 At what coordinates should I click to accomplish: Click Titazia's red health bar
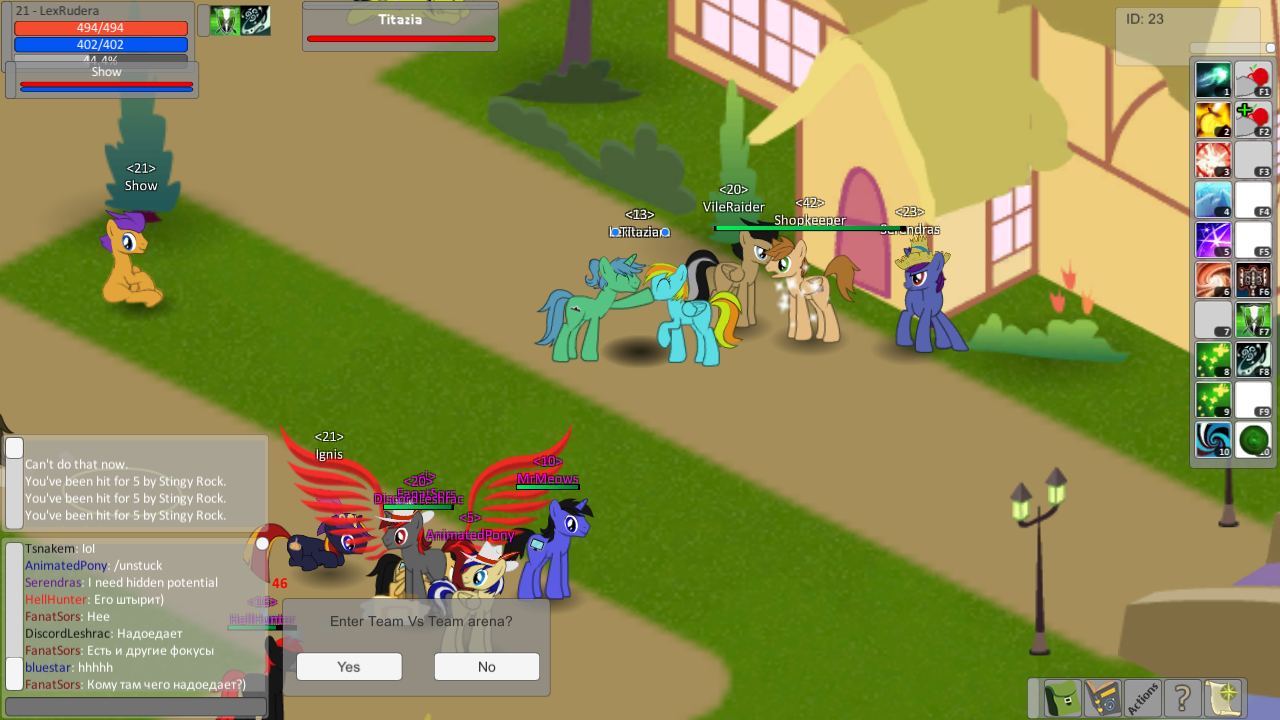tap(400, 39)
